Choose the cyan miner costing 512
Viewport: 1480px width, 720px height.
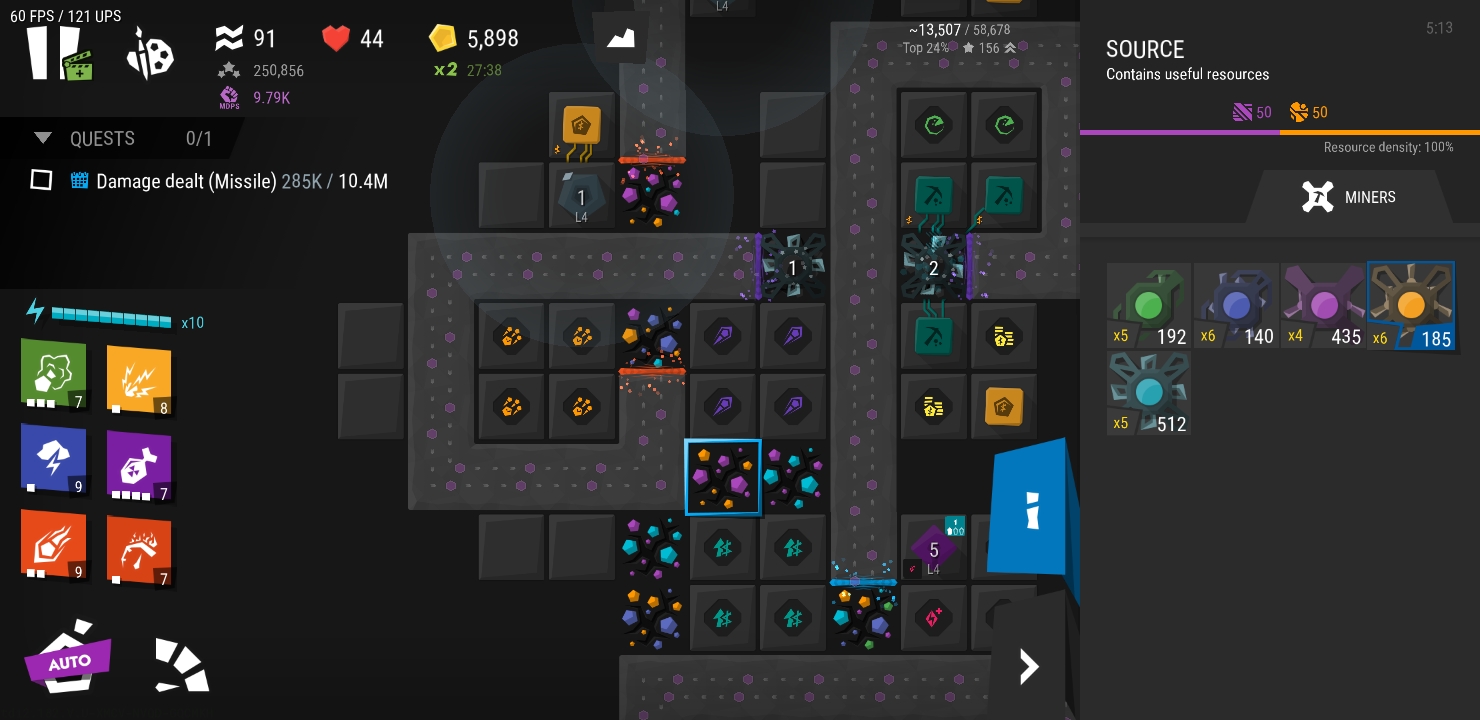(1149, 392)
